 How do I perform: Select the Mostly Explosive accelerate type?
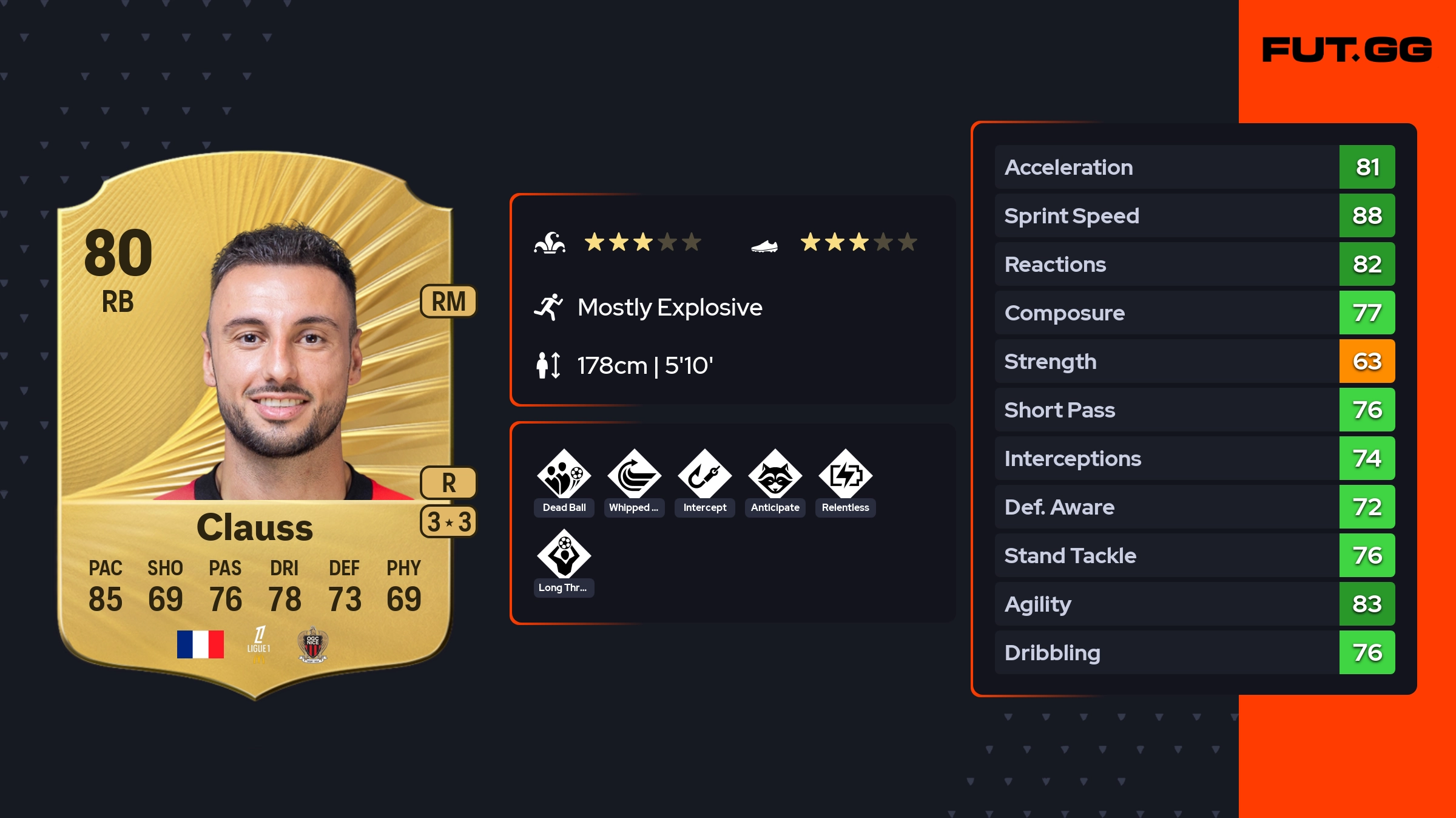point(669,308)
